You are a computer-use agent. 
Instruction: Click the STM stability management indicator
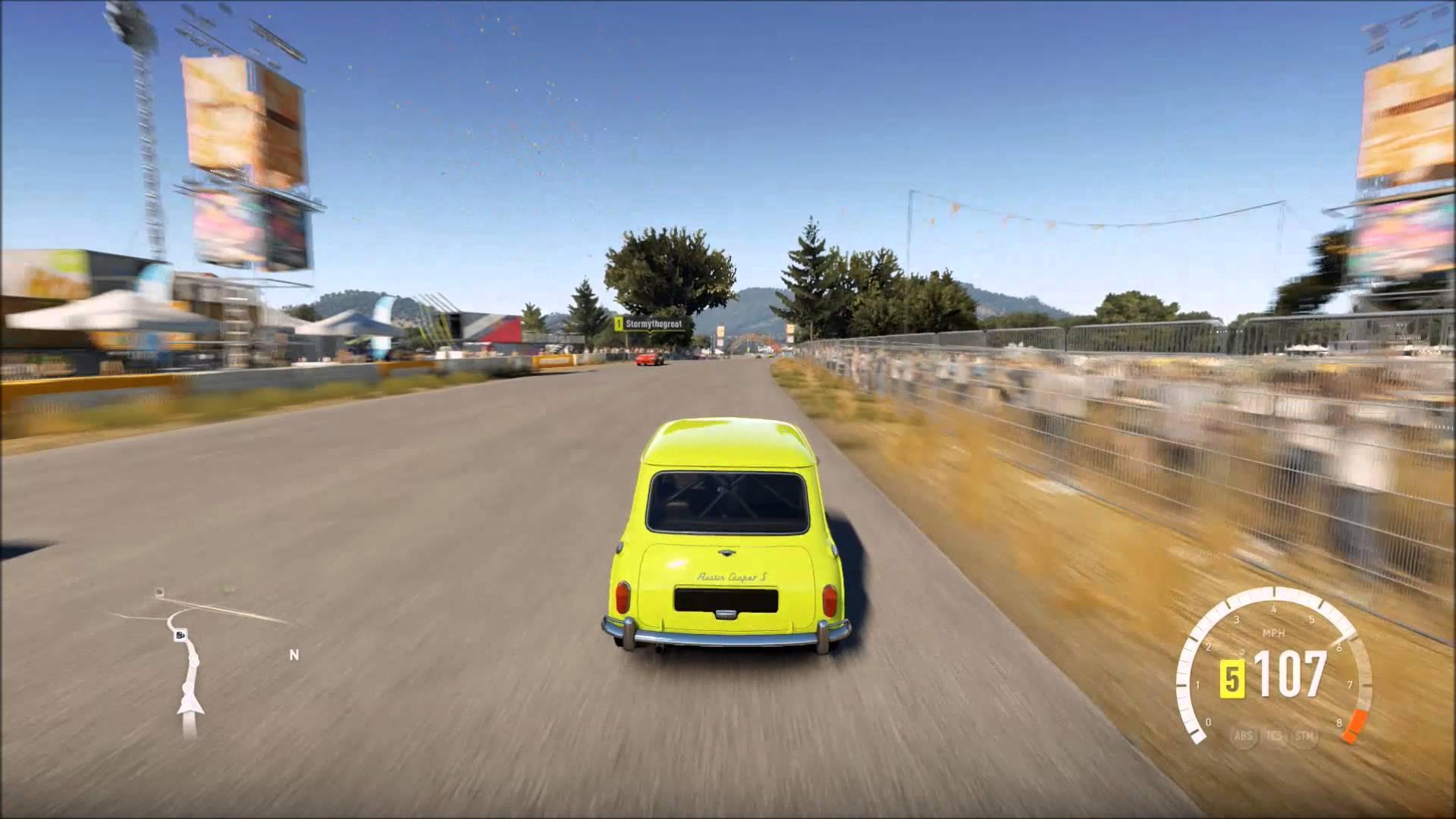click(x=1302, y=734)
